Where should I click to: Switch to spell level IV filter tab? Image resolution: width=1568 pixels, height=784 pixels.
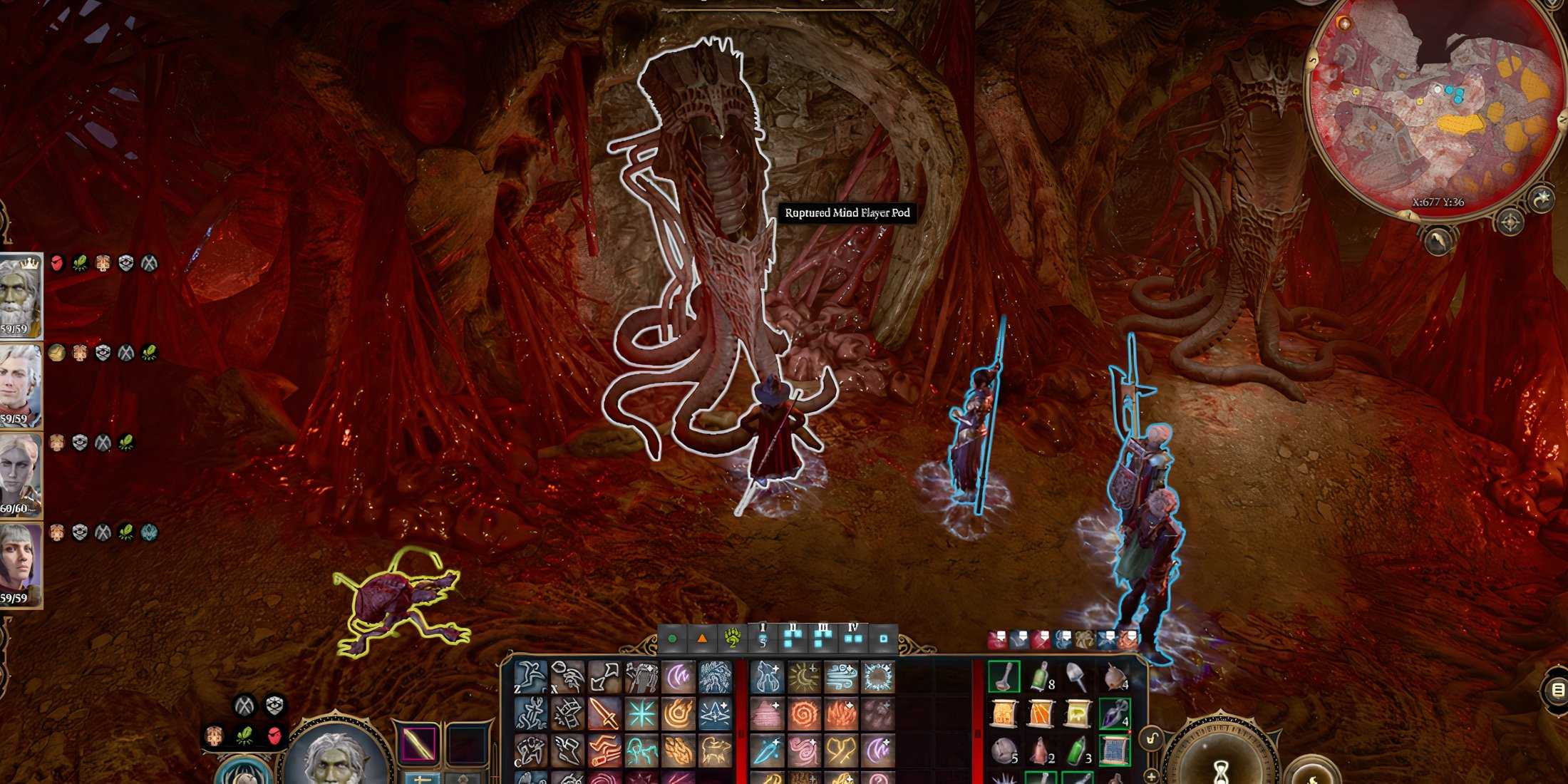[852, 637]
